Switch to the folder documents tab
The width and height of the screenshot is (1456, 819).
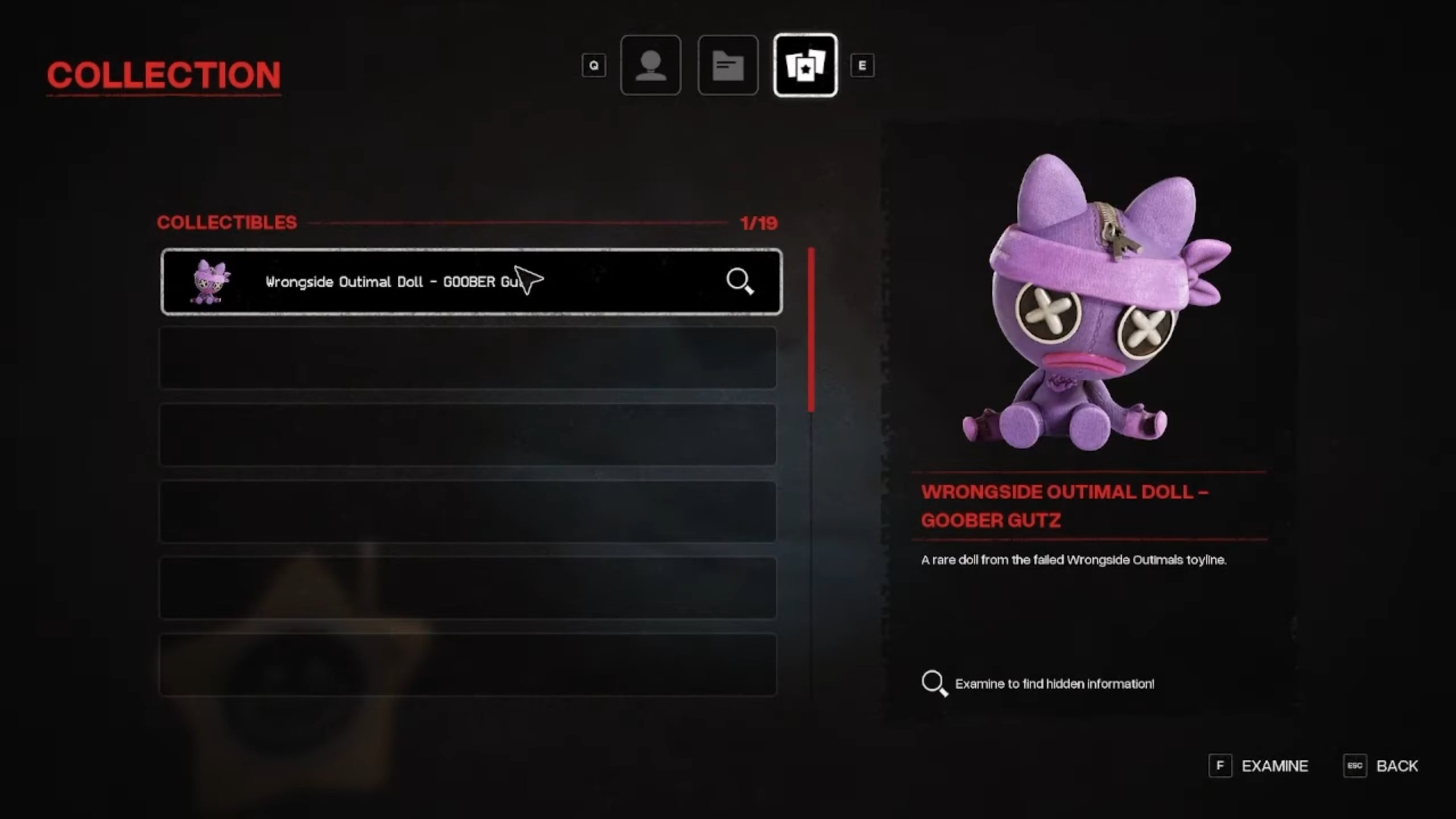pos(728,65)
